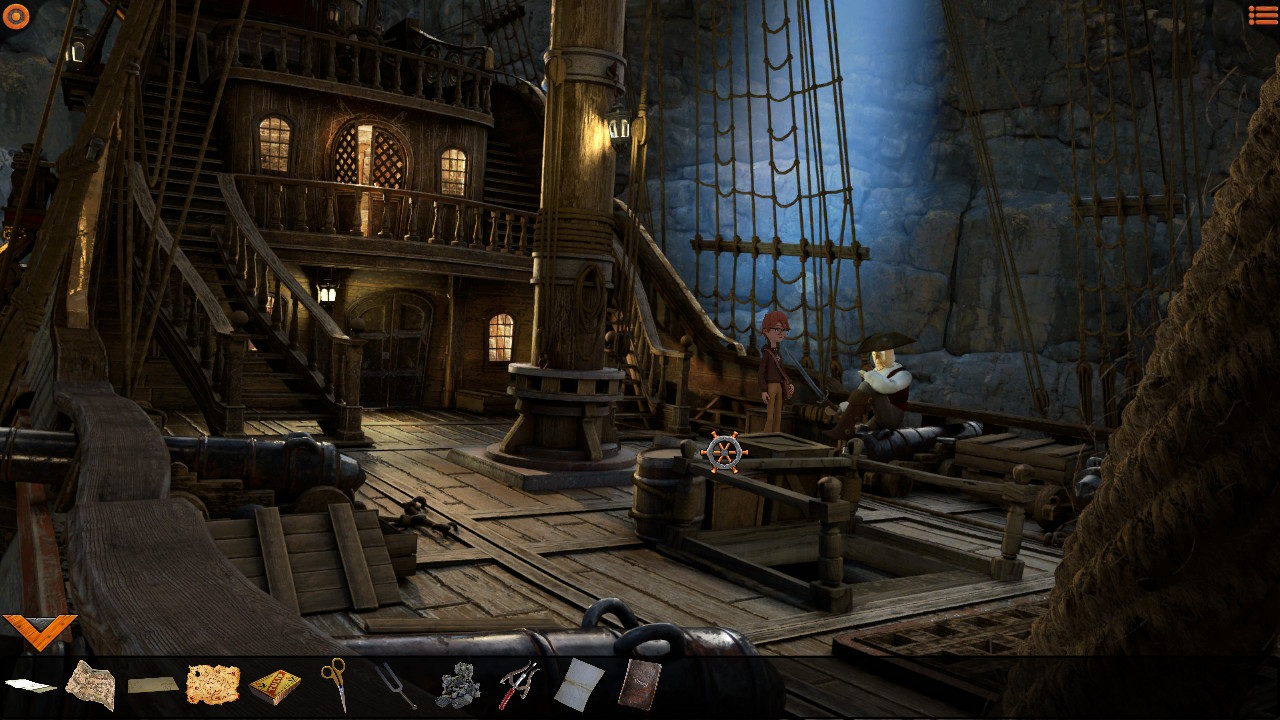Select the red and yellow matchbox
The width and height of the screenshot is (1280, 720).
point(274,686)
